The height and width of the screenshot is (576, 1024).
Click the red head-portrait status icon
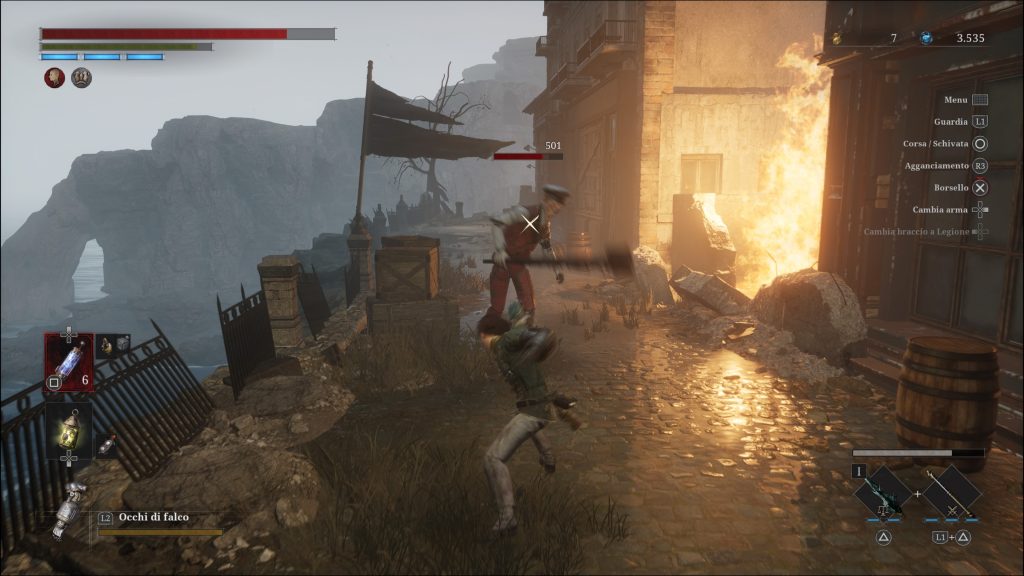[55, 78]
